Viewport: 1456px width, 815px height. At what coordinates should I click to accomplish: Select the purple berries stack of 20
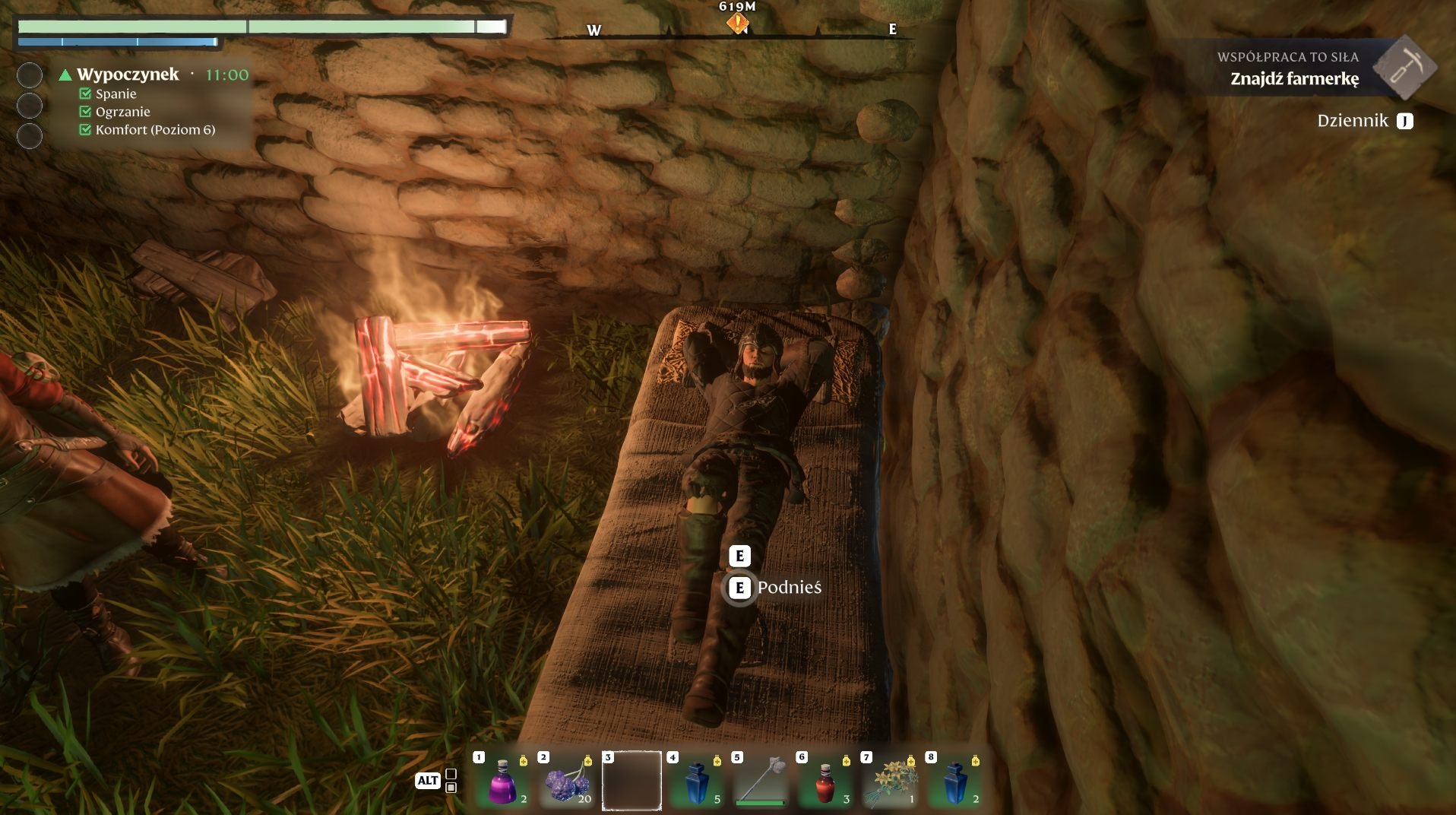pos(567,781)
